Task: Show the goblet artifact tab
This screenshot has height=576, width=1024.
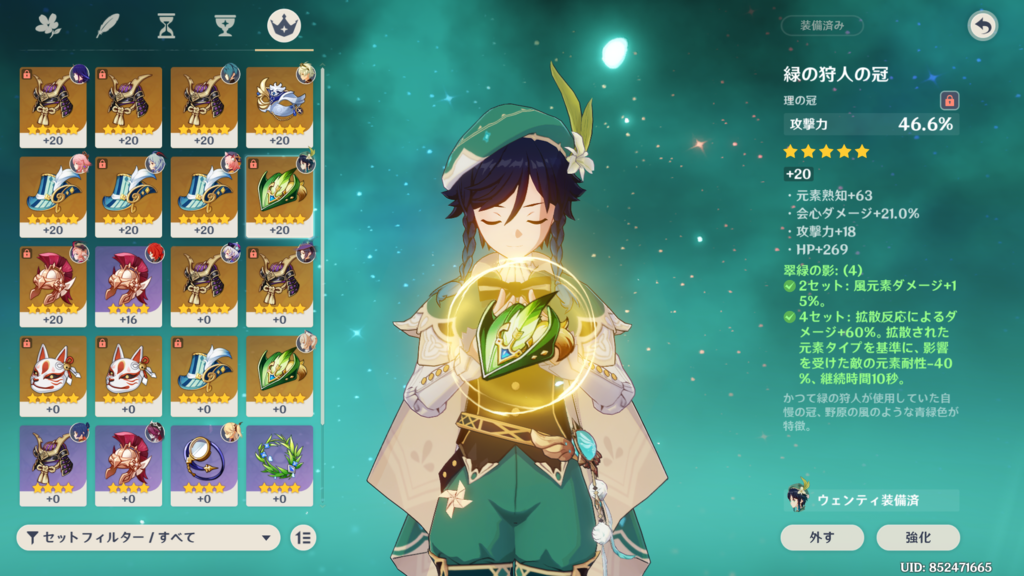Action: 225,27
